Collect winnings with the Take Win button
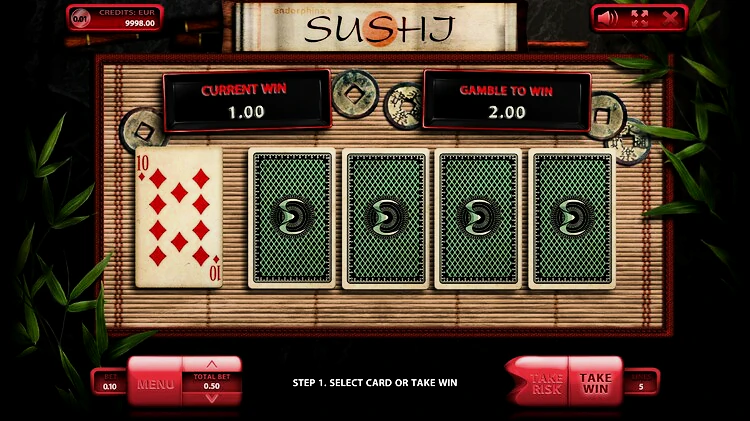The height and width of the screenshot is (421, 750). [x=596, y=383]
